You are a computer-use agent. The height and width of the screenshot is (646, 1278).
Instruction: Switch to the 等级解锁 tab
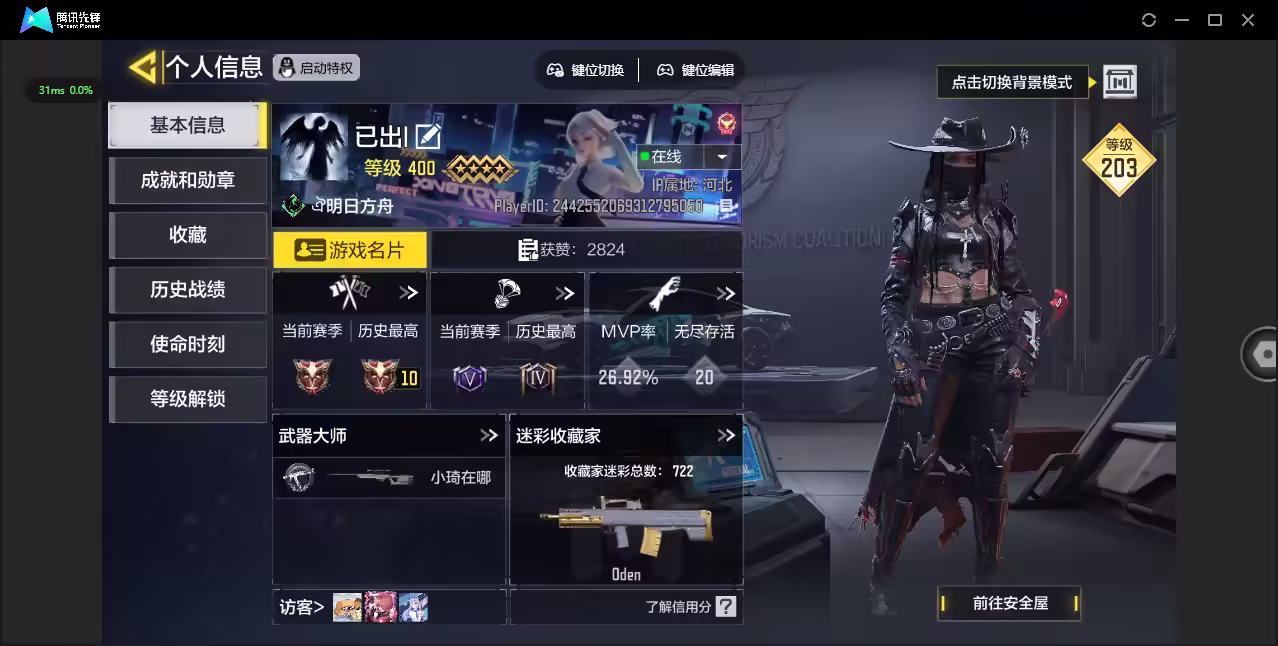coord(187,399)
